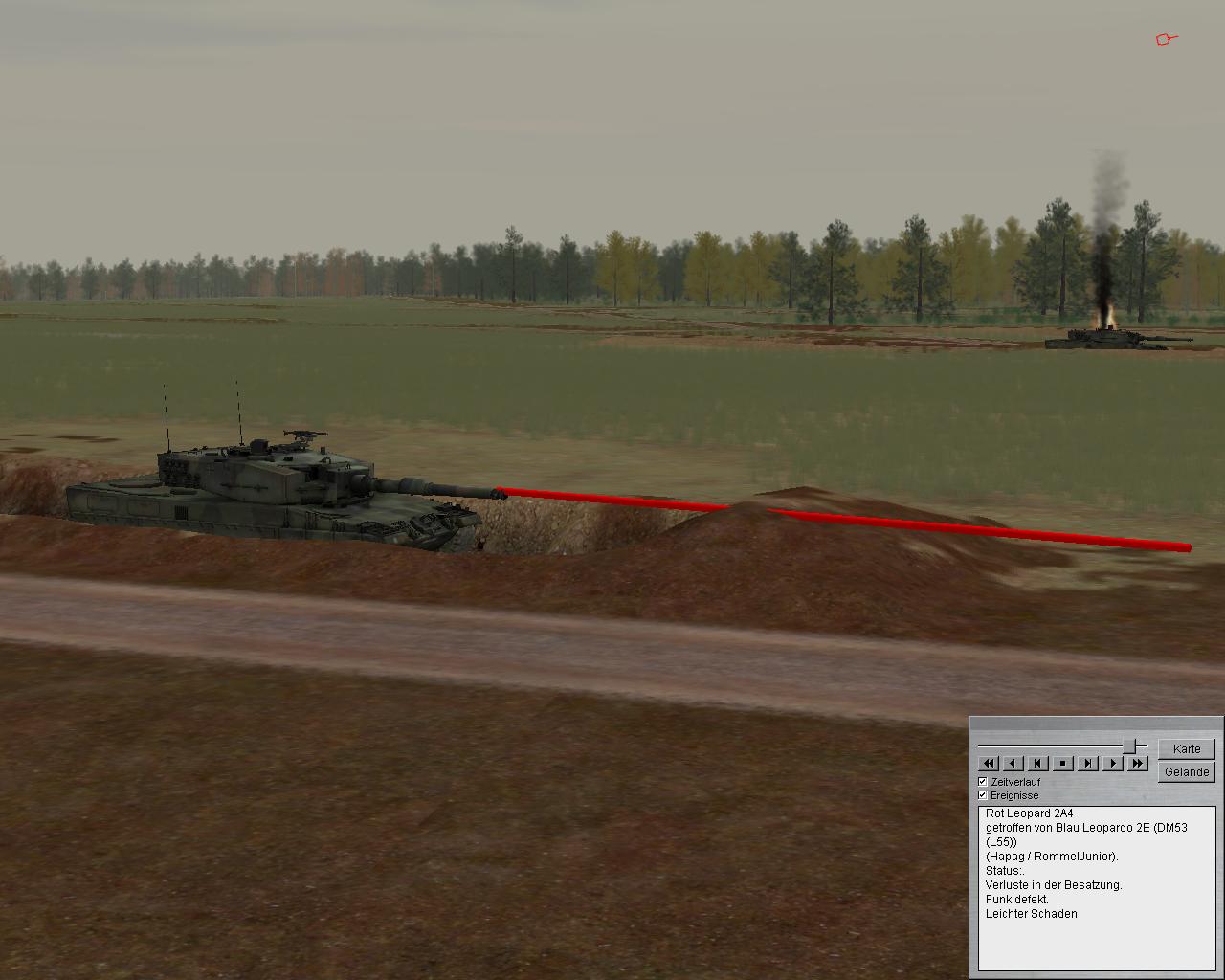Open the Karte map view

pyautogui.click(x=1186, y=748)
